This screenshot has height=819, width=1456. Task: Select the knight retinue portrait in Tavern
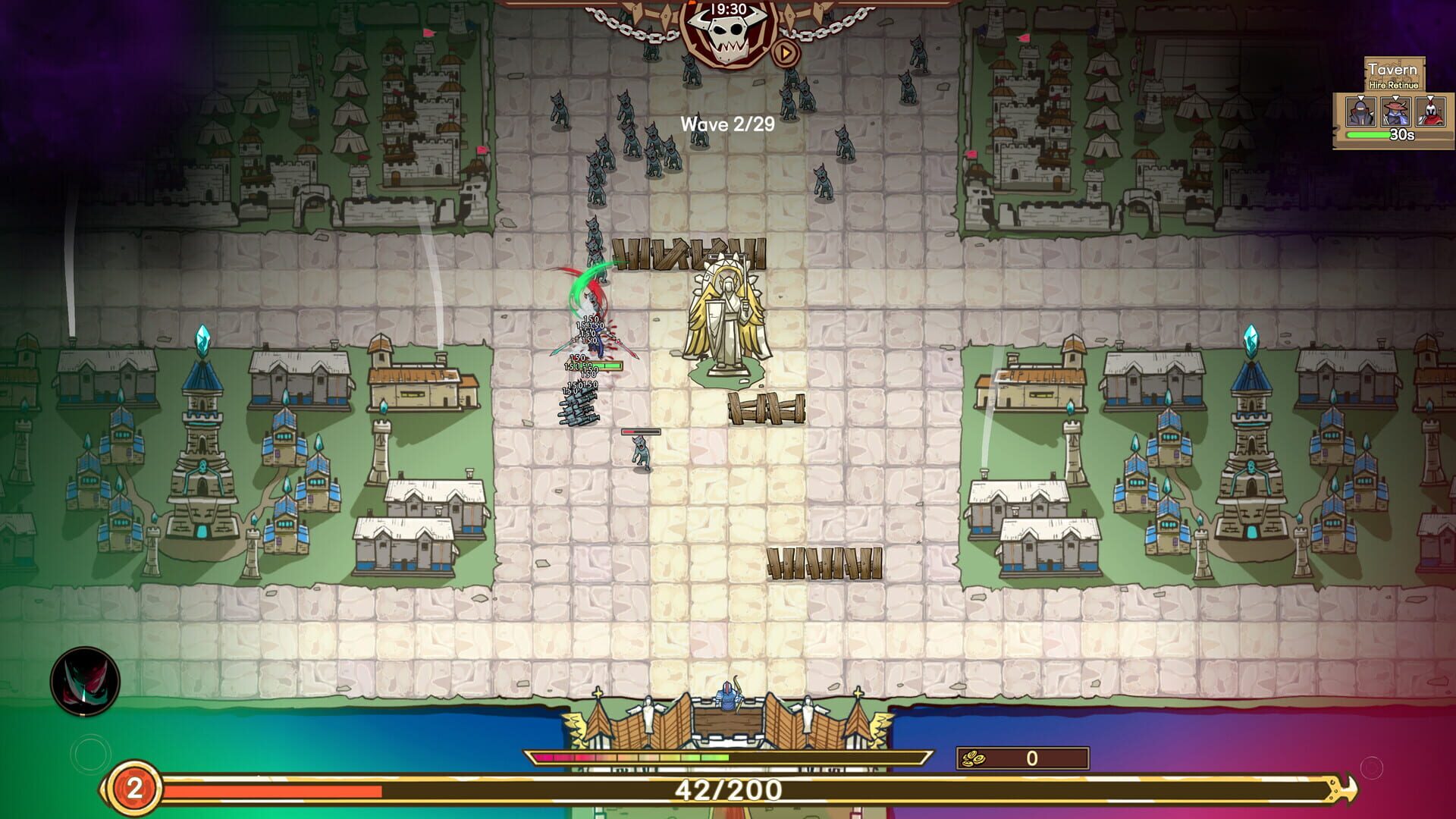tap(1360, 112)
